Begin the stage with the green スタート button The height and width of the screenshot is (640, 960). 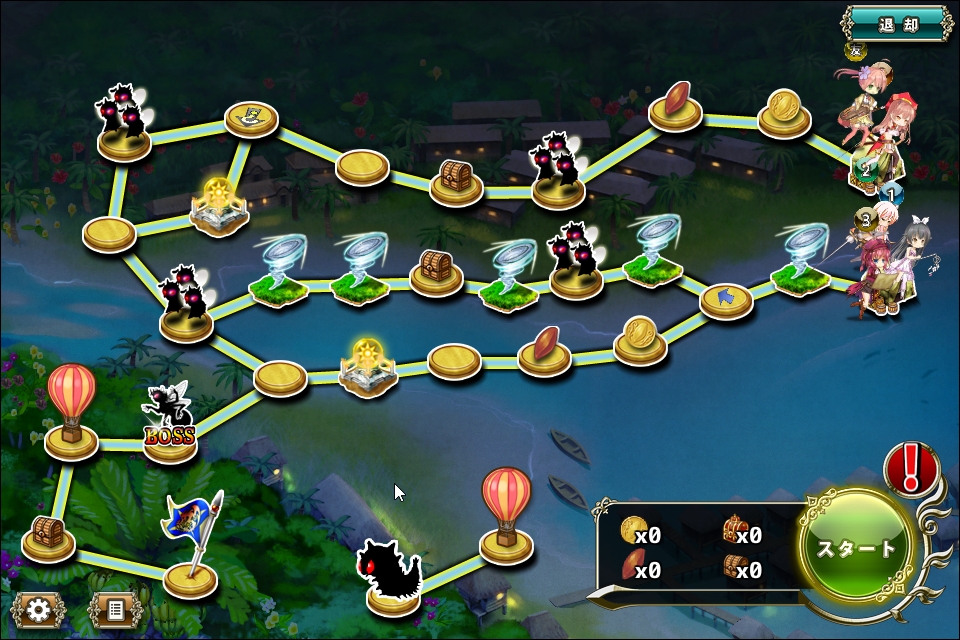(x=857, y=548)
